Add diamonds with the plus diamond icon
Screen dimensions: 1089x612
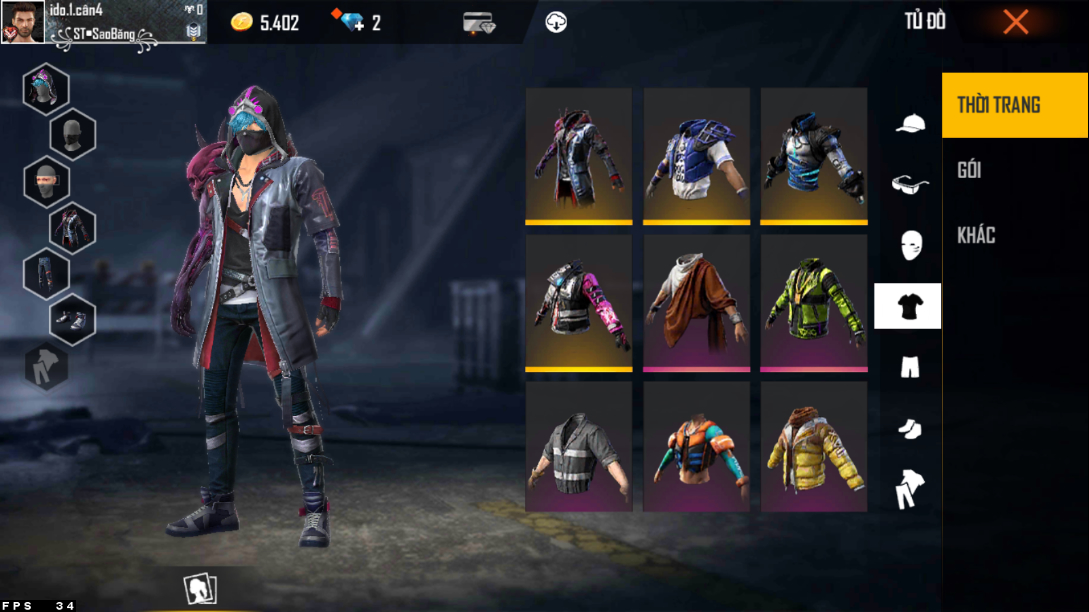[352, 22]
